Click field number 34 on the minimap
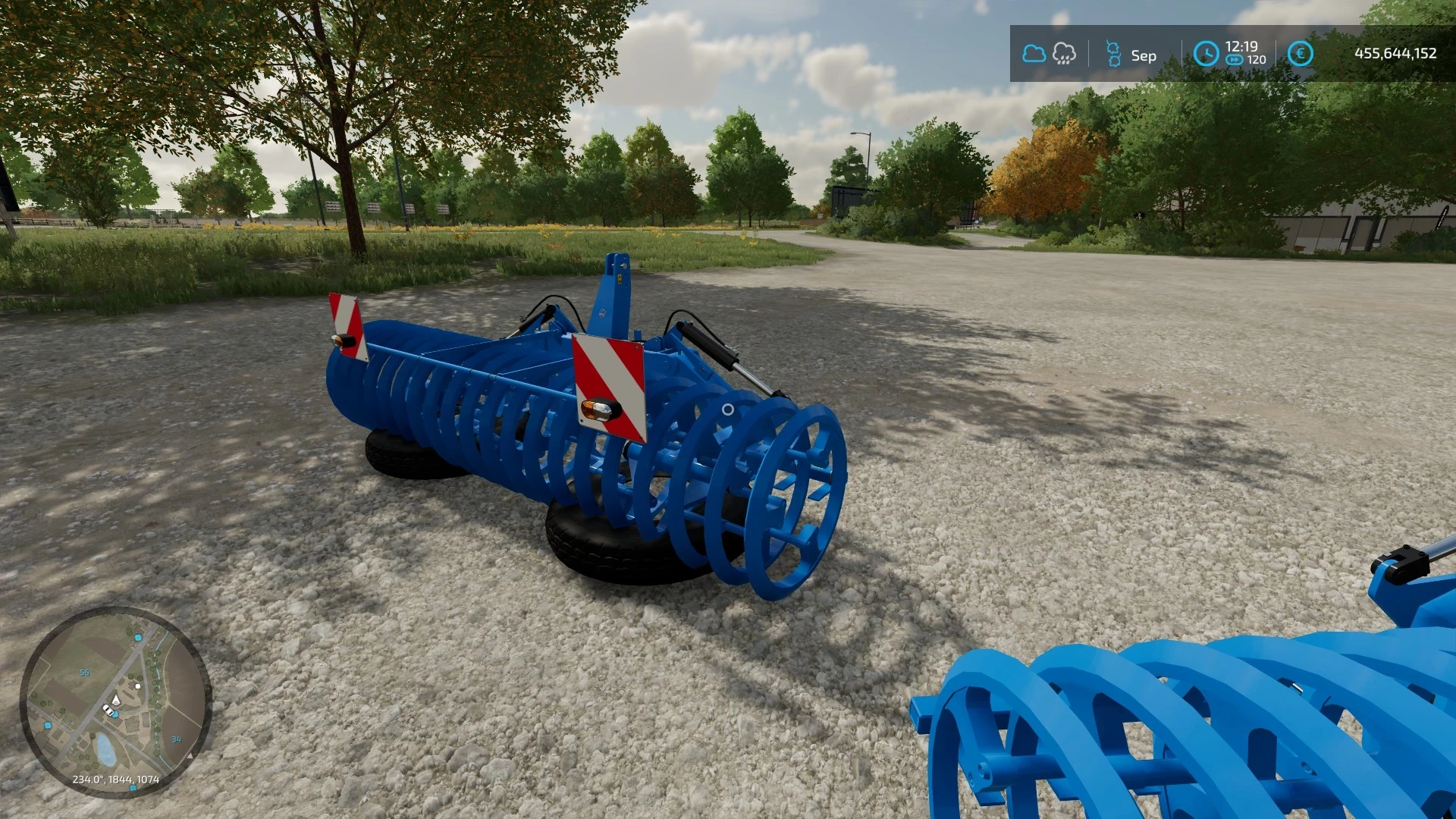Viewport: 1456px width, 819px height. [177, 739]
